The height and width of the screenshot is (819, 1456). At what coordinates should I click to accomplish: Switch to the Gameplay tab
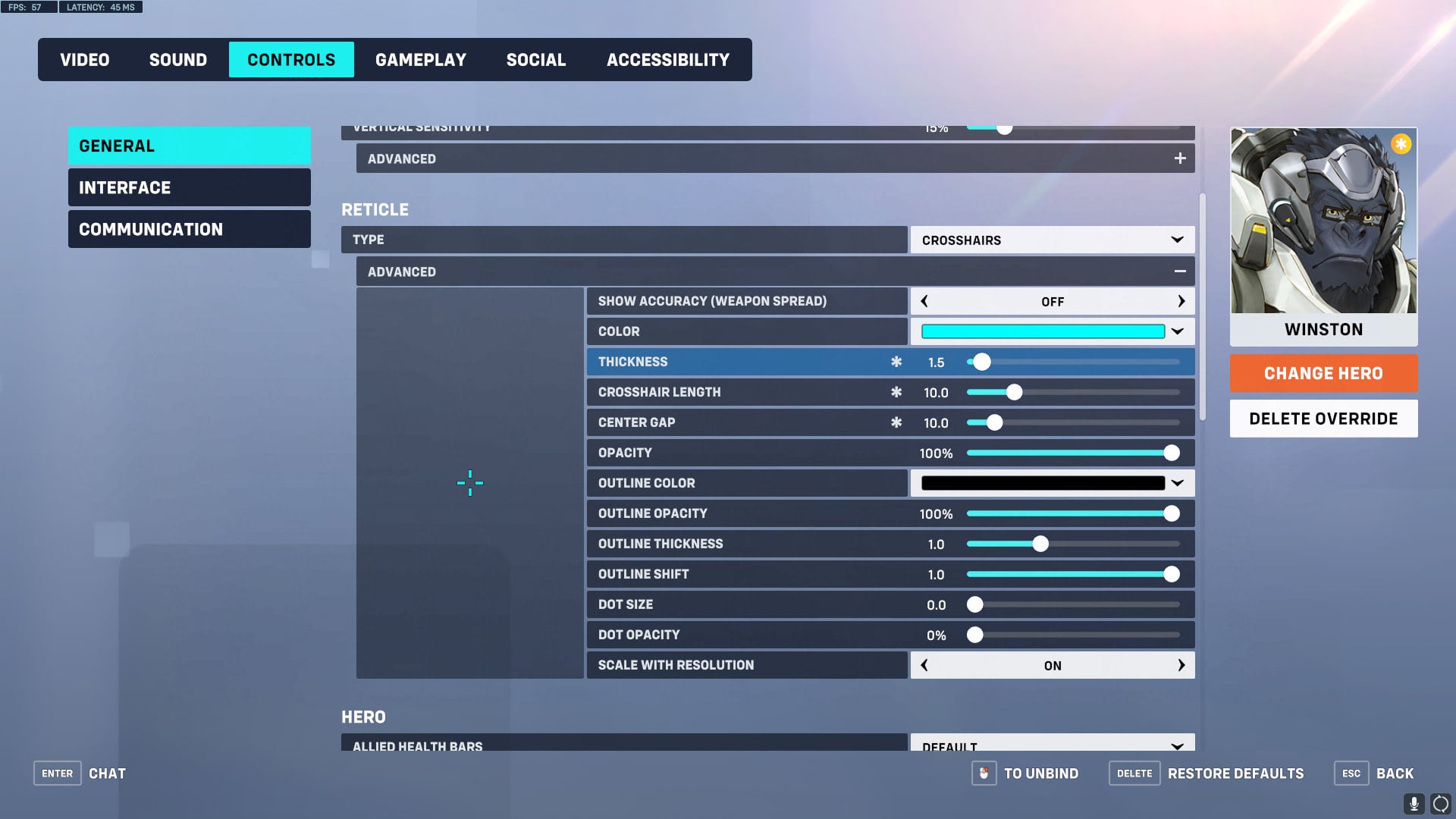(422, 59)
